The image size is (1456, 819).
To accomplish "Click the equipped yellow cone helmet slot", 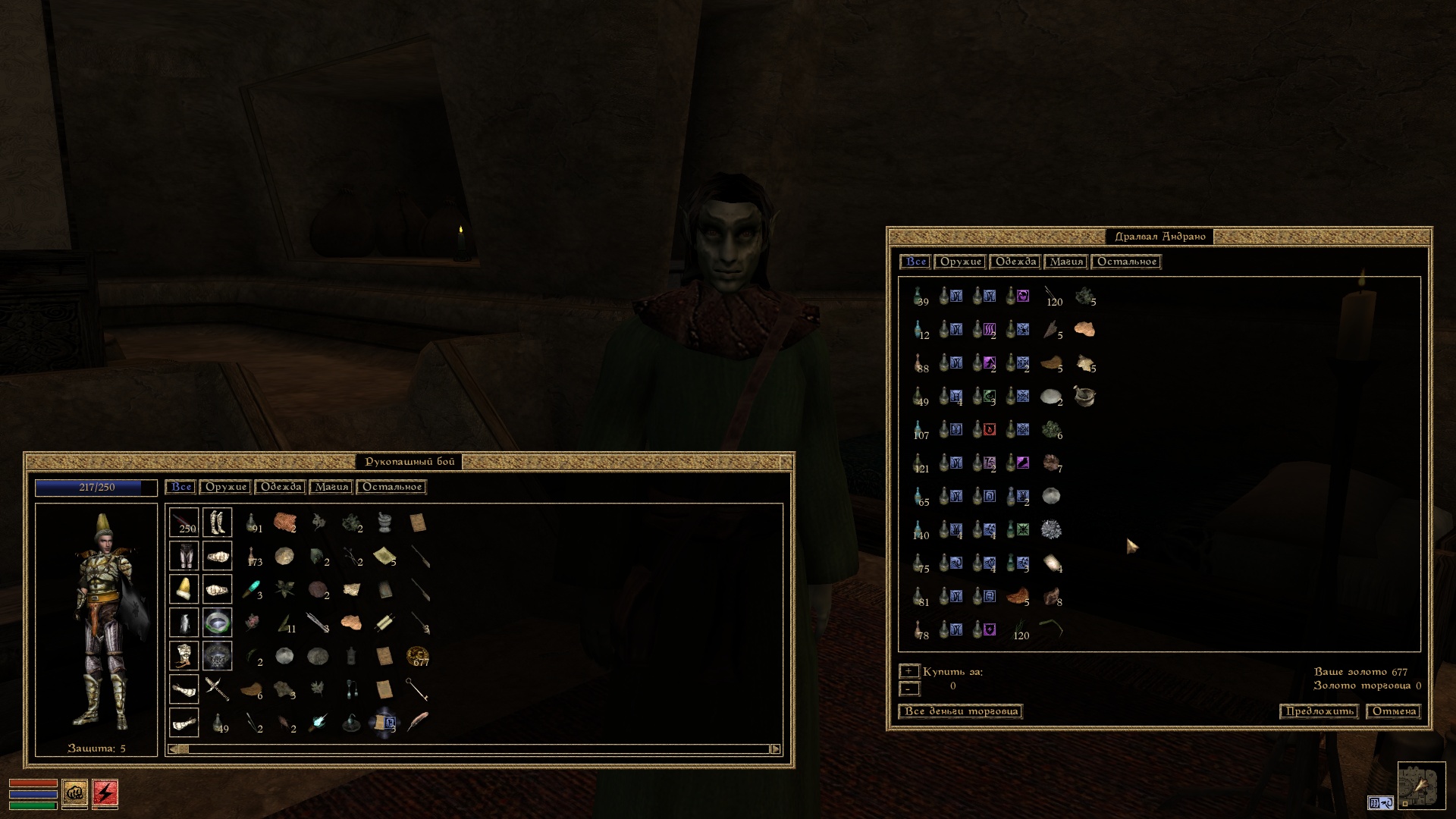I will pyautogui.click(x=184, y=589).
